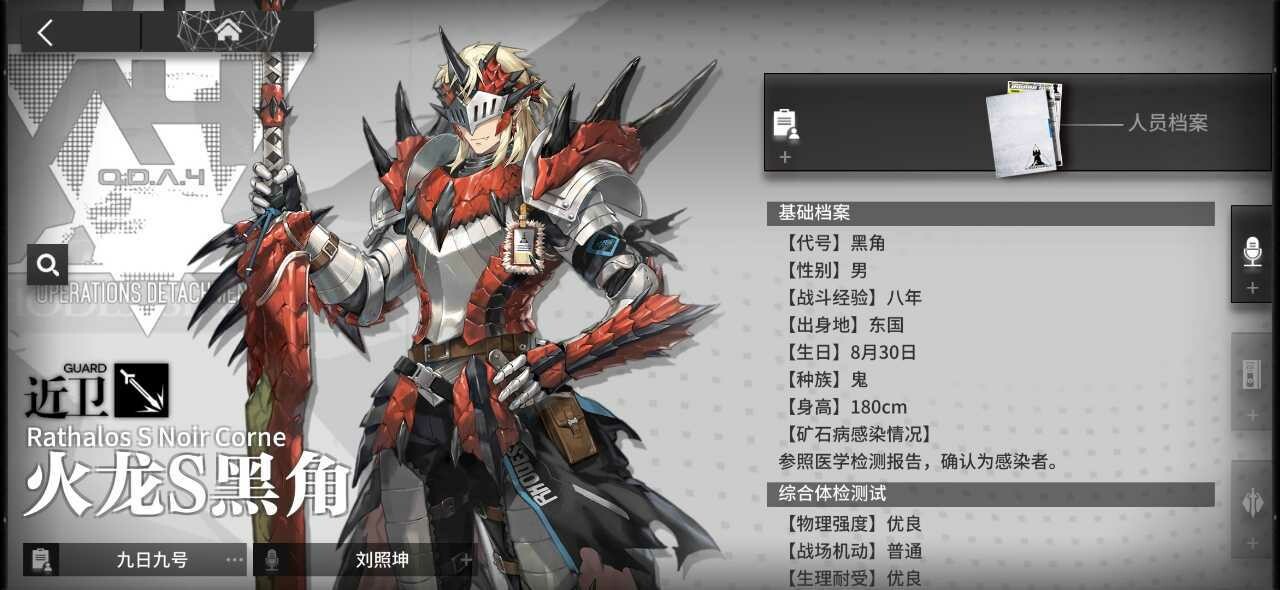Go back with the arrow button
Viewport: 1280px width, 590px height.
coord(46,31)
